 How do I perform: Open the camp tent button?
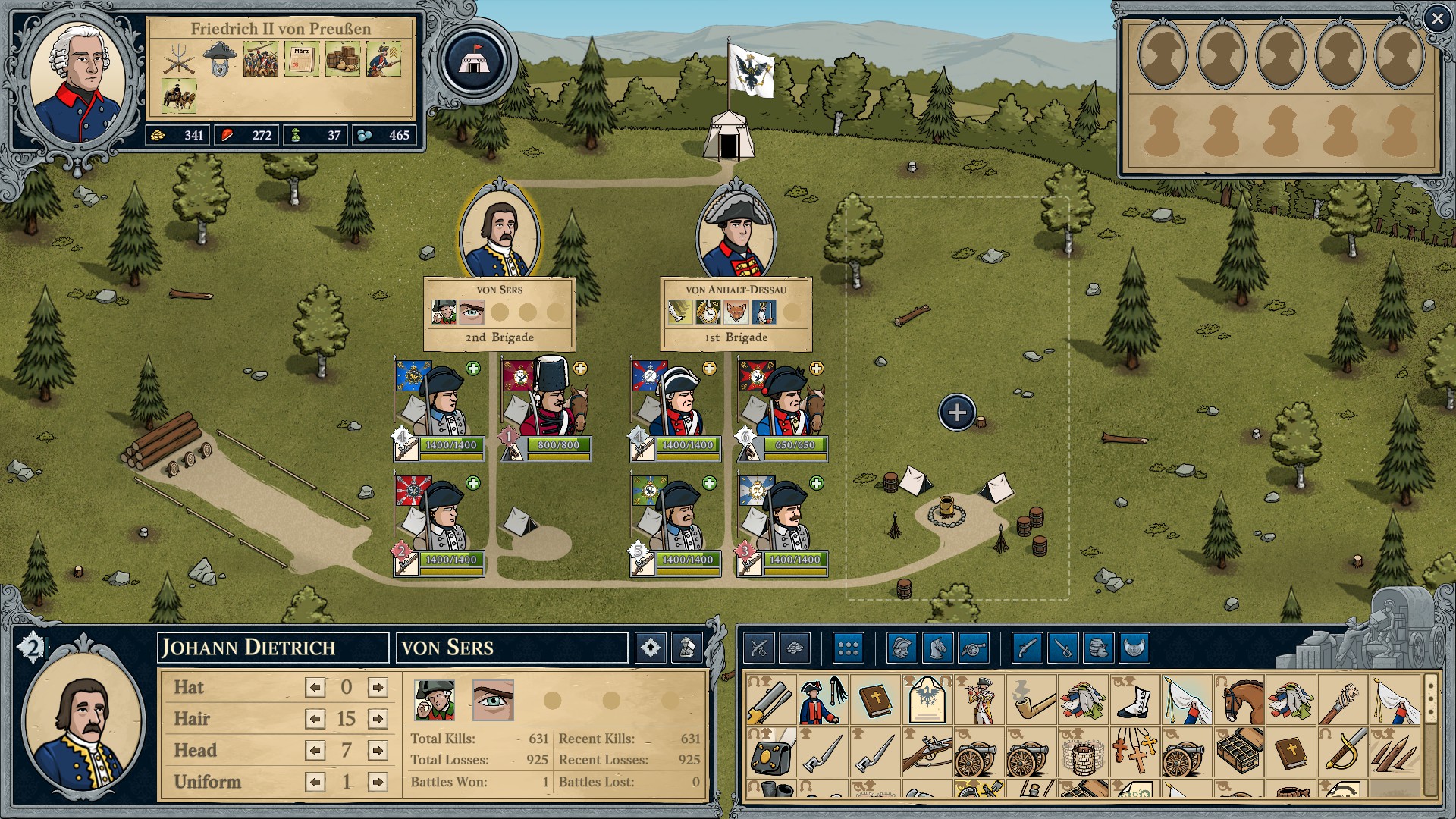click(475, 61)
